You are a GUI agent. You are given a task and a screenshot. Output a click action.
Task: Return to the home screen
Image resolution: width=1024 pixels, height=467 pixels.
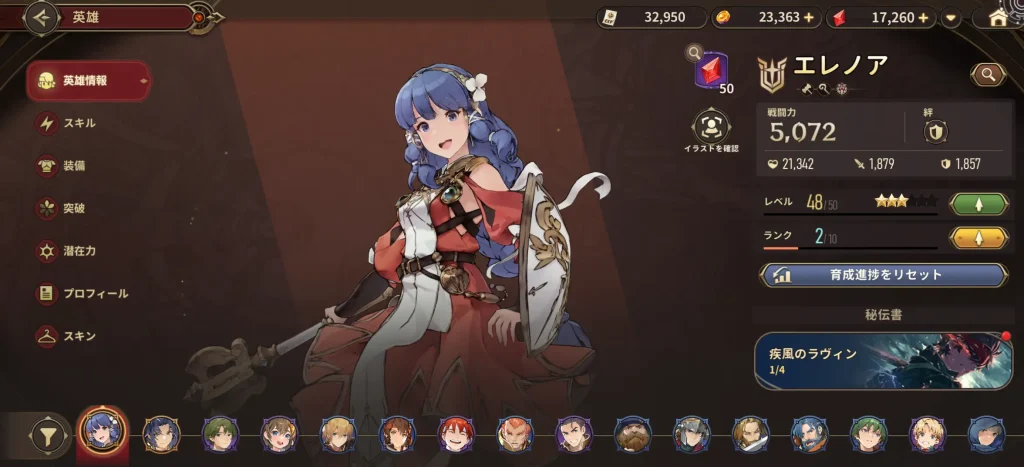(997, 17)
